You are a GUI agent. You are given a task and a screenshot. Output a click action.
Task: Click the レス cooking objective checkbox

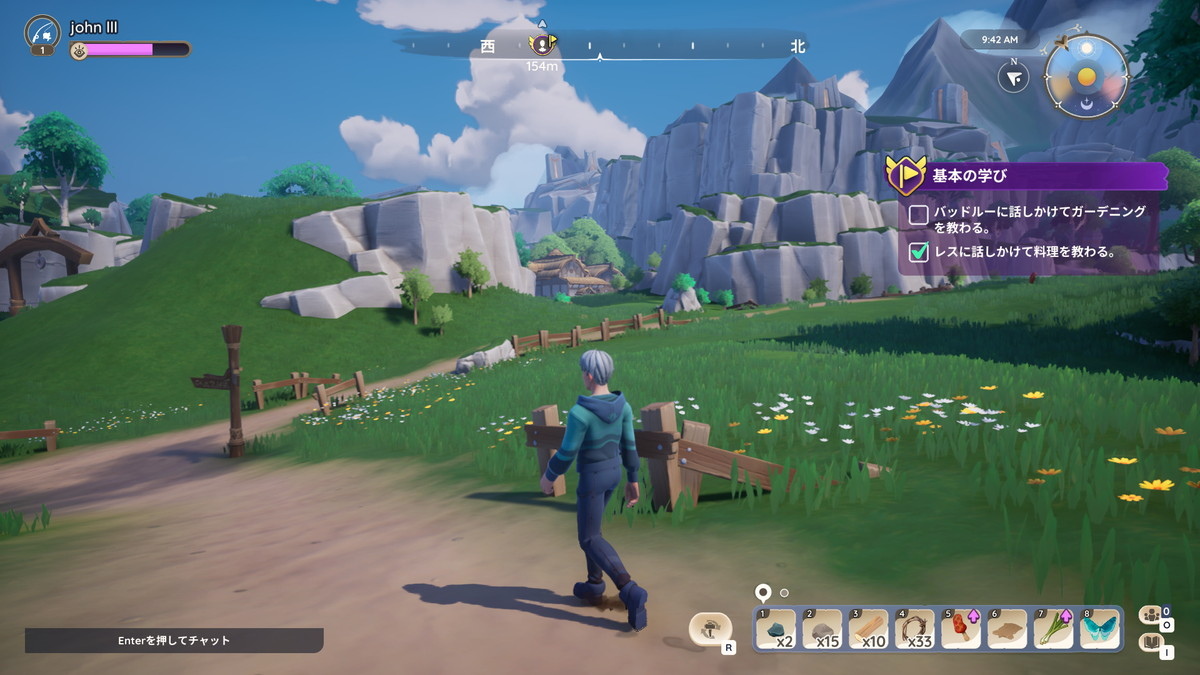[918, 252]
